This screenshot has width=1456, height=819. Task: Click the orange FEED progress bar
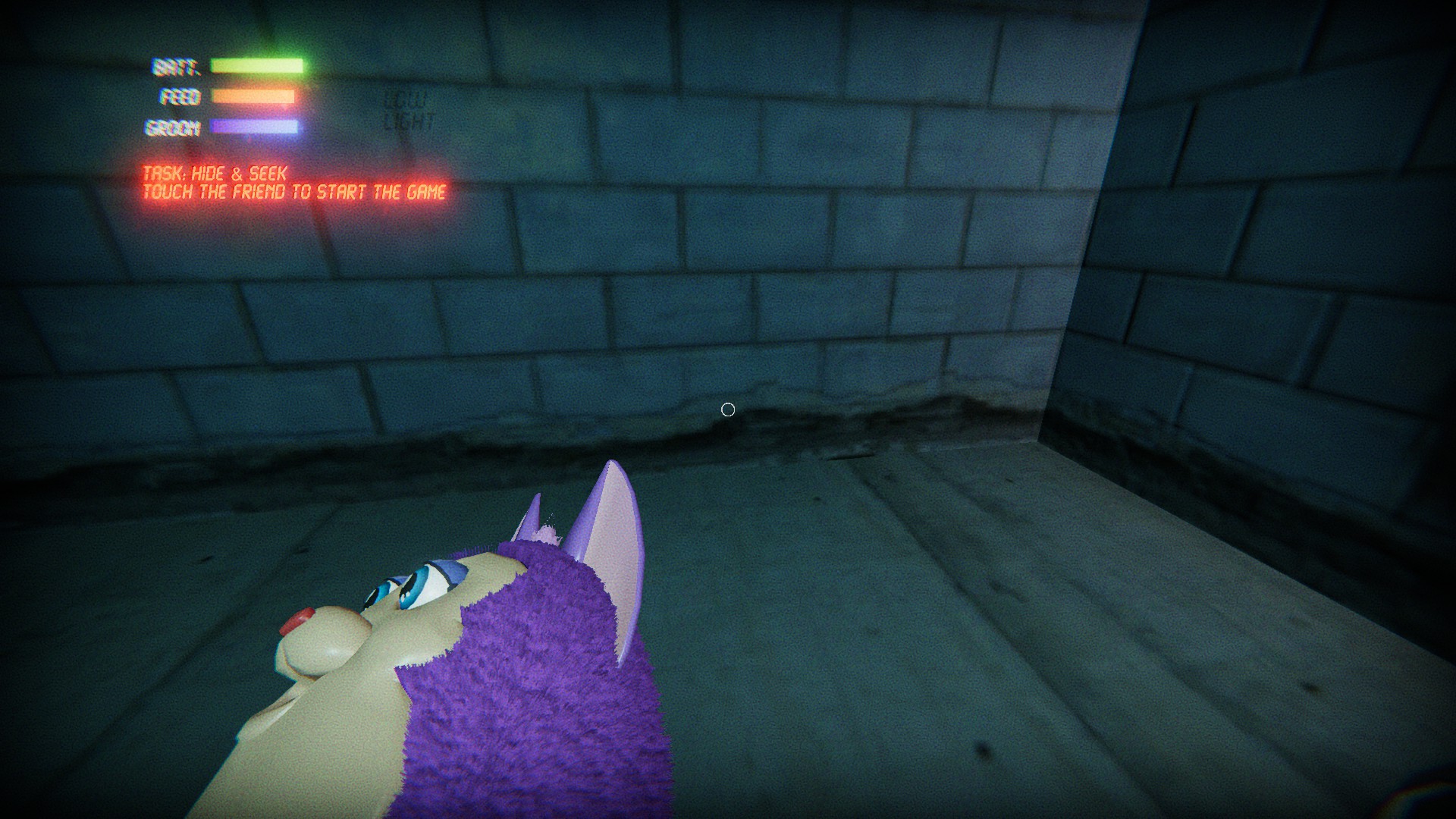tap(254, 96)
